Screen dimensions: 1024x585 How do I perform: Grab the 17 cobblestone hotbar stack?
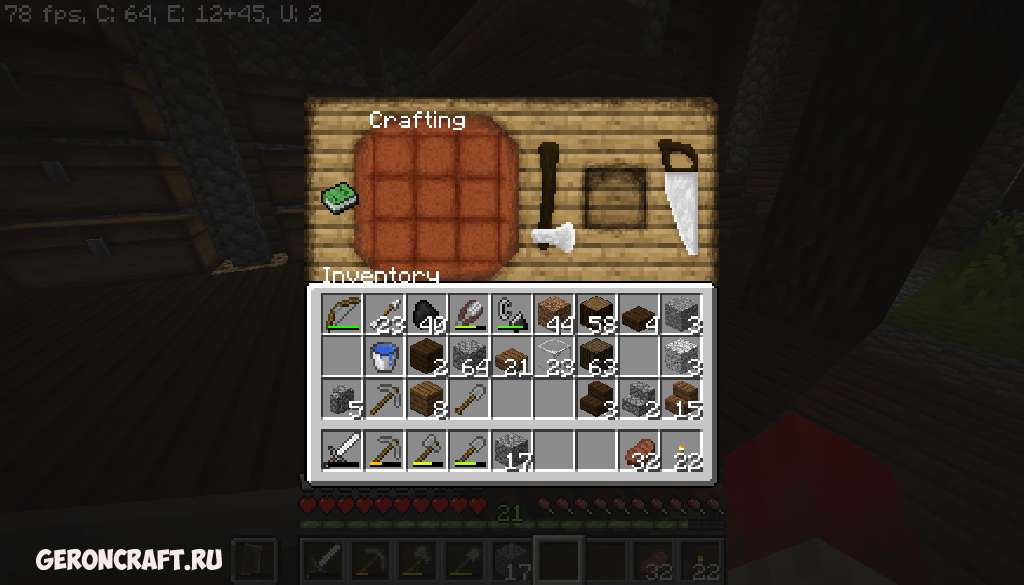coord(511,450)
